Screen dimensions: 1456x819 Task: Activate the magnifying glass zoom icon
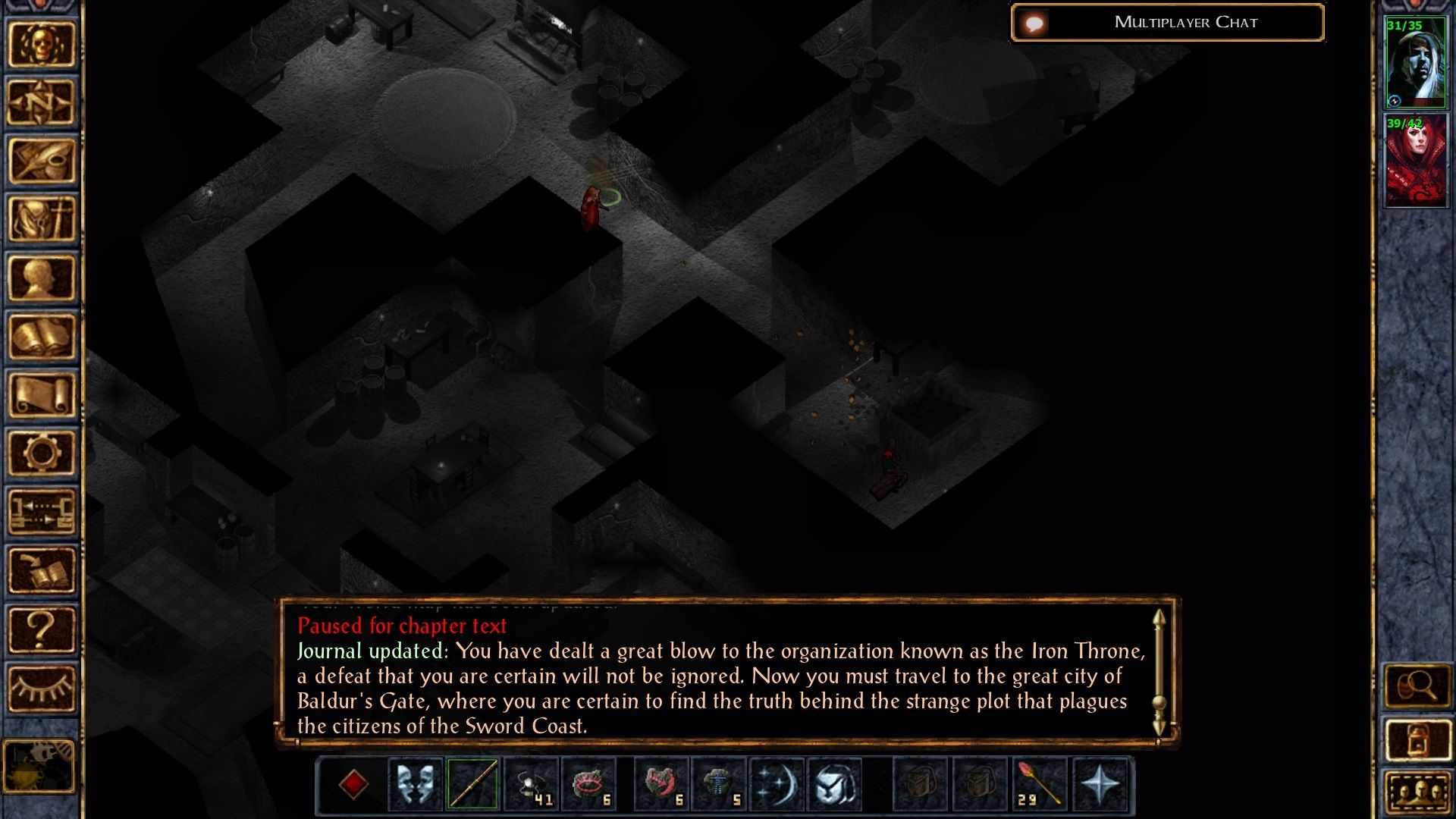[x=1419, y=685]
